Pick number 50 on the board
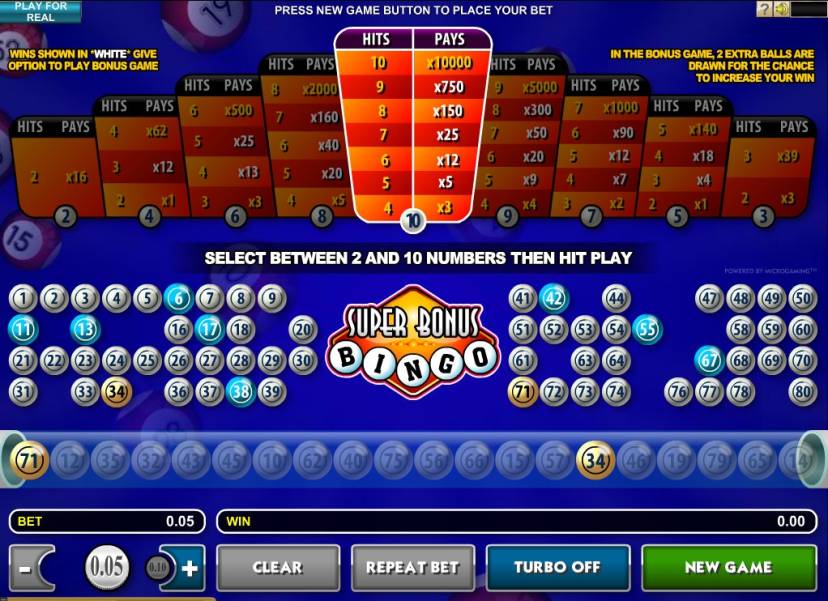Screen dimensions: 828x601 [802, 298]
